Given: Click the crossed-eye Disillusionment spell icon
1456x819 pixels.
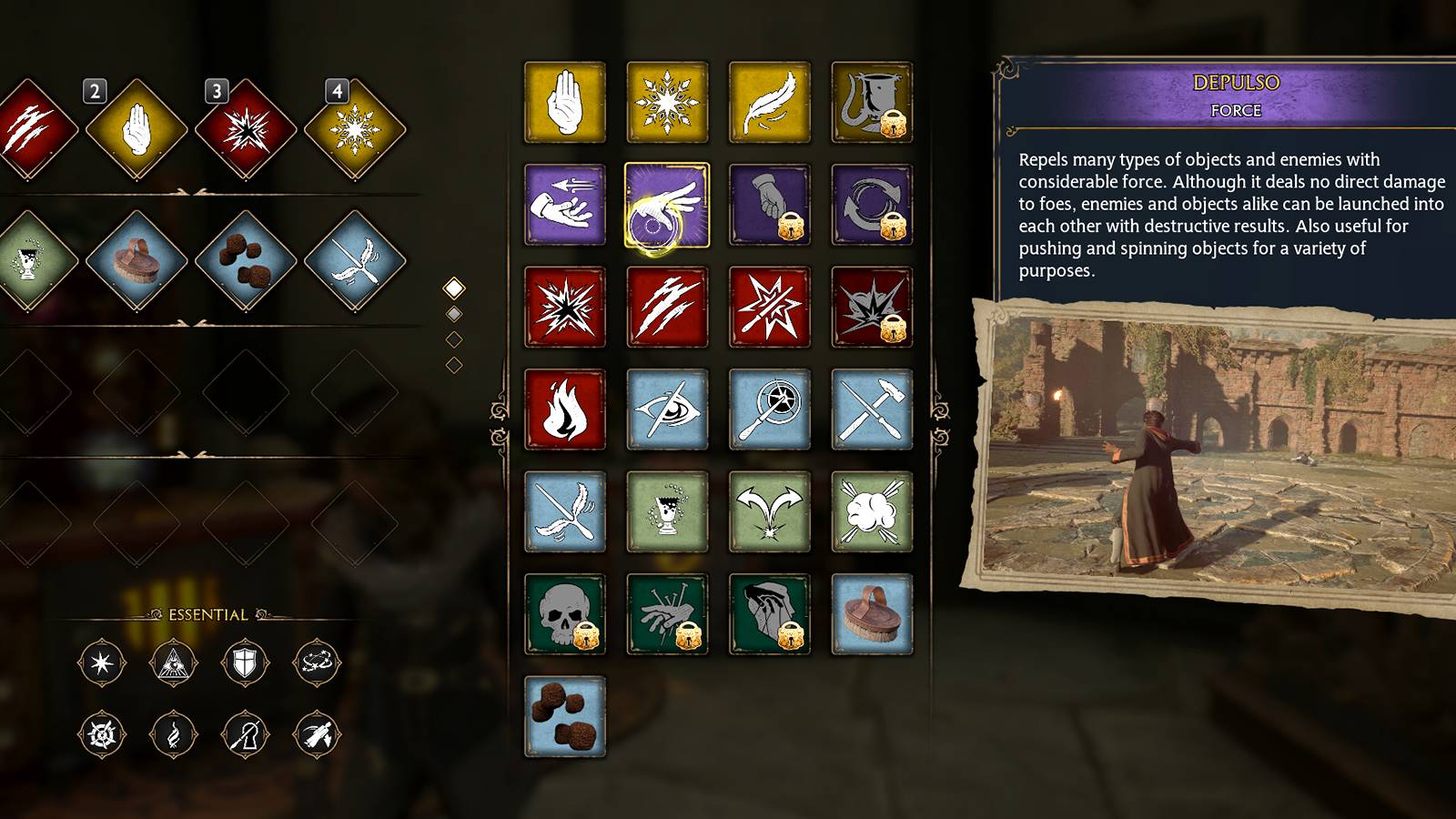Looking at the screenshot, I should pos(667,409).
